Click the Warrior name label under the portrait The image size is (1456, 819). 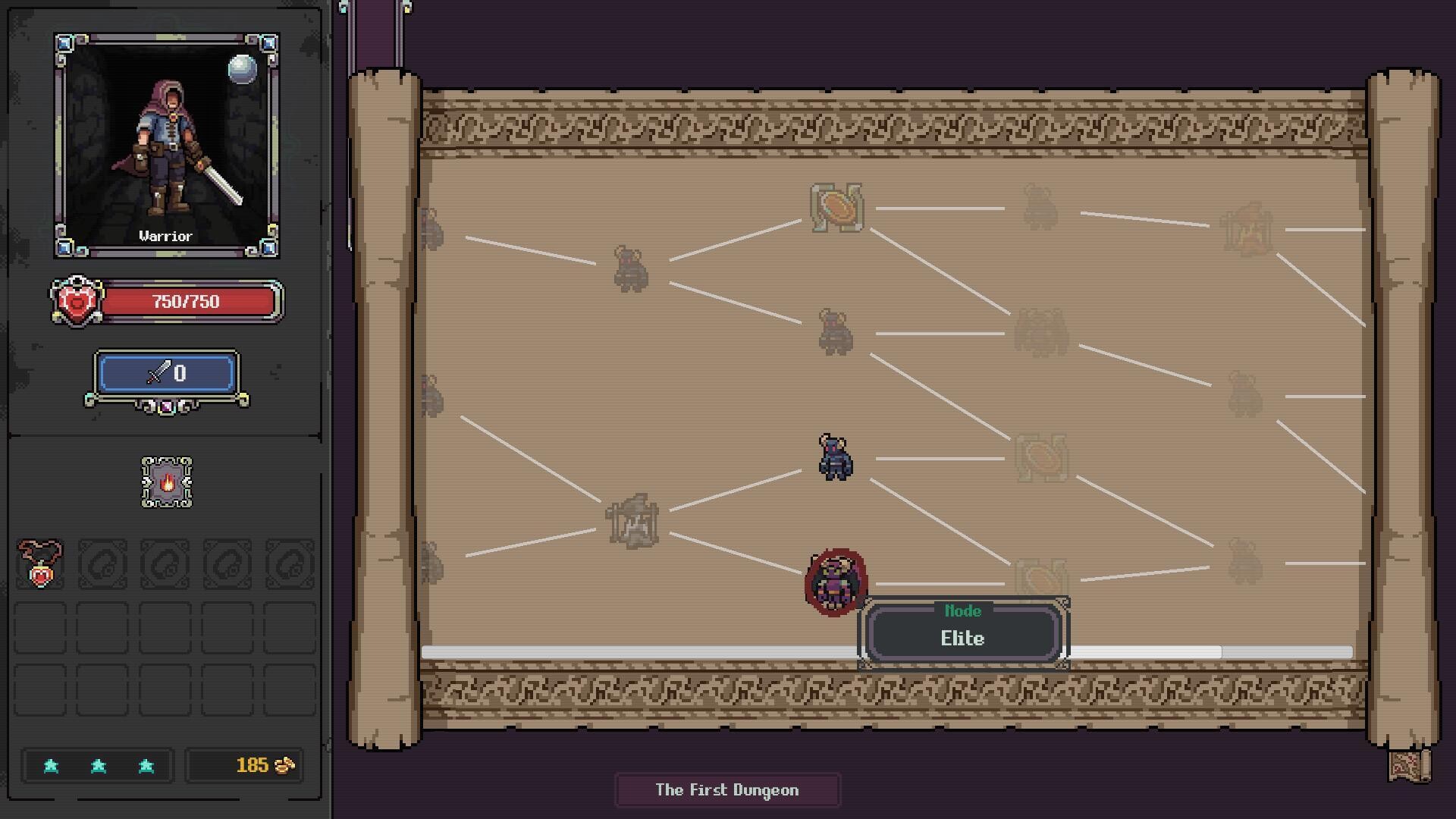click(x=166, y=235)
